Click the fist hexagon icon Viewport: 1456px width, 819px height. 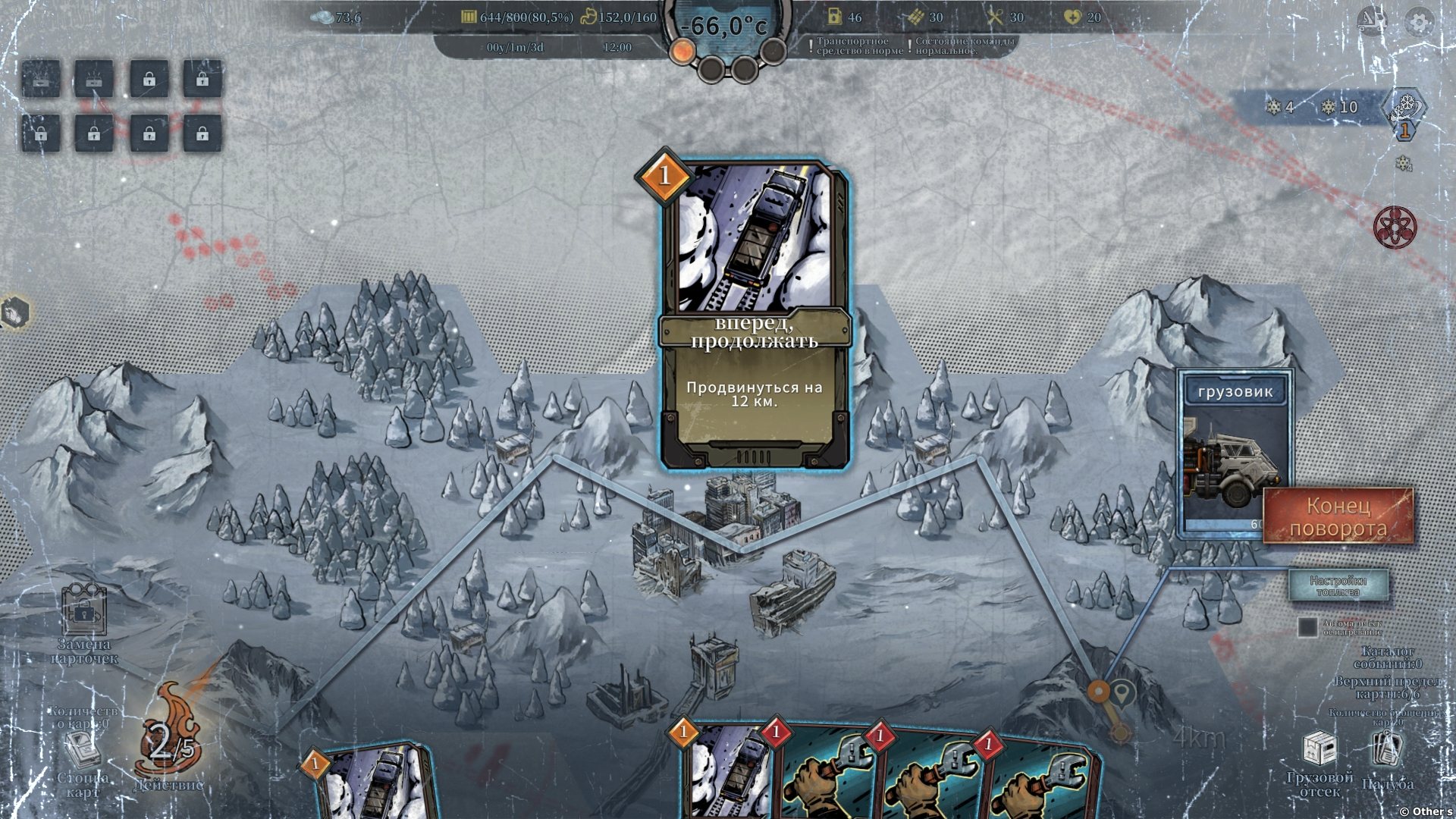click(x=15, y=312)
